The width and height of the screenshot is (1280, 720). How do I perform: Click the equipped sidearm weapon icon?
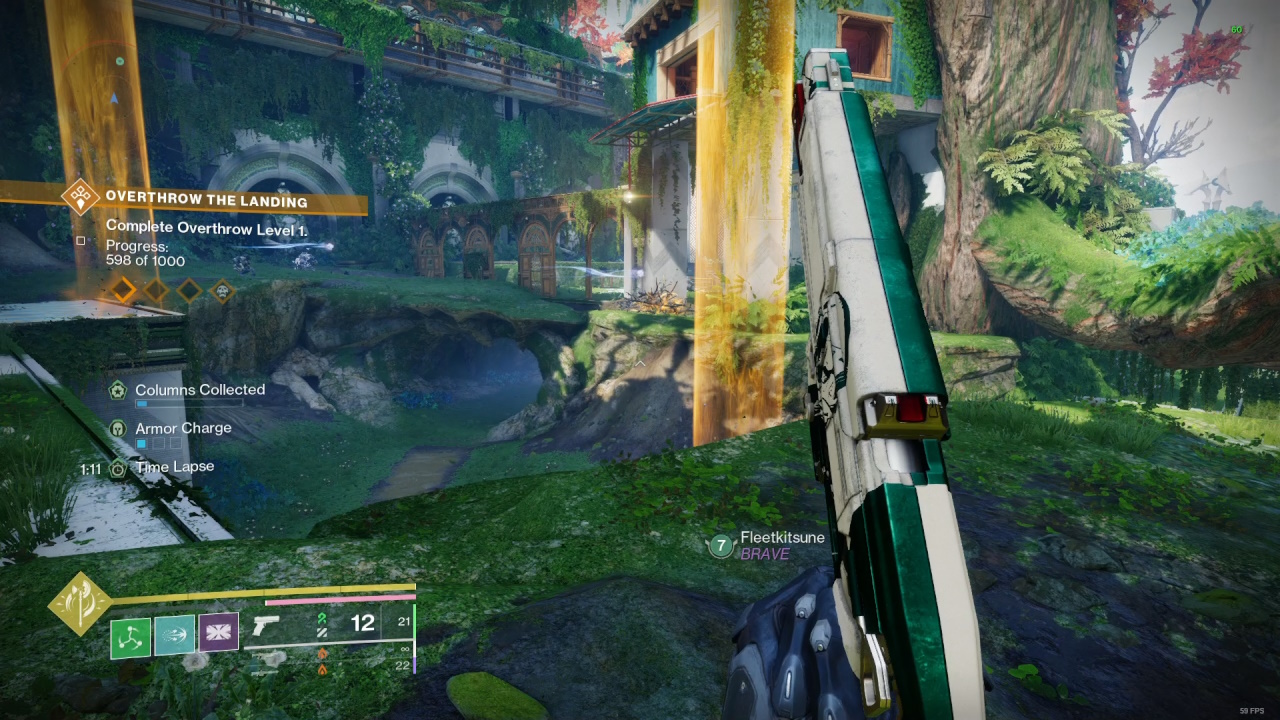click(x=266, y=626)
